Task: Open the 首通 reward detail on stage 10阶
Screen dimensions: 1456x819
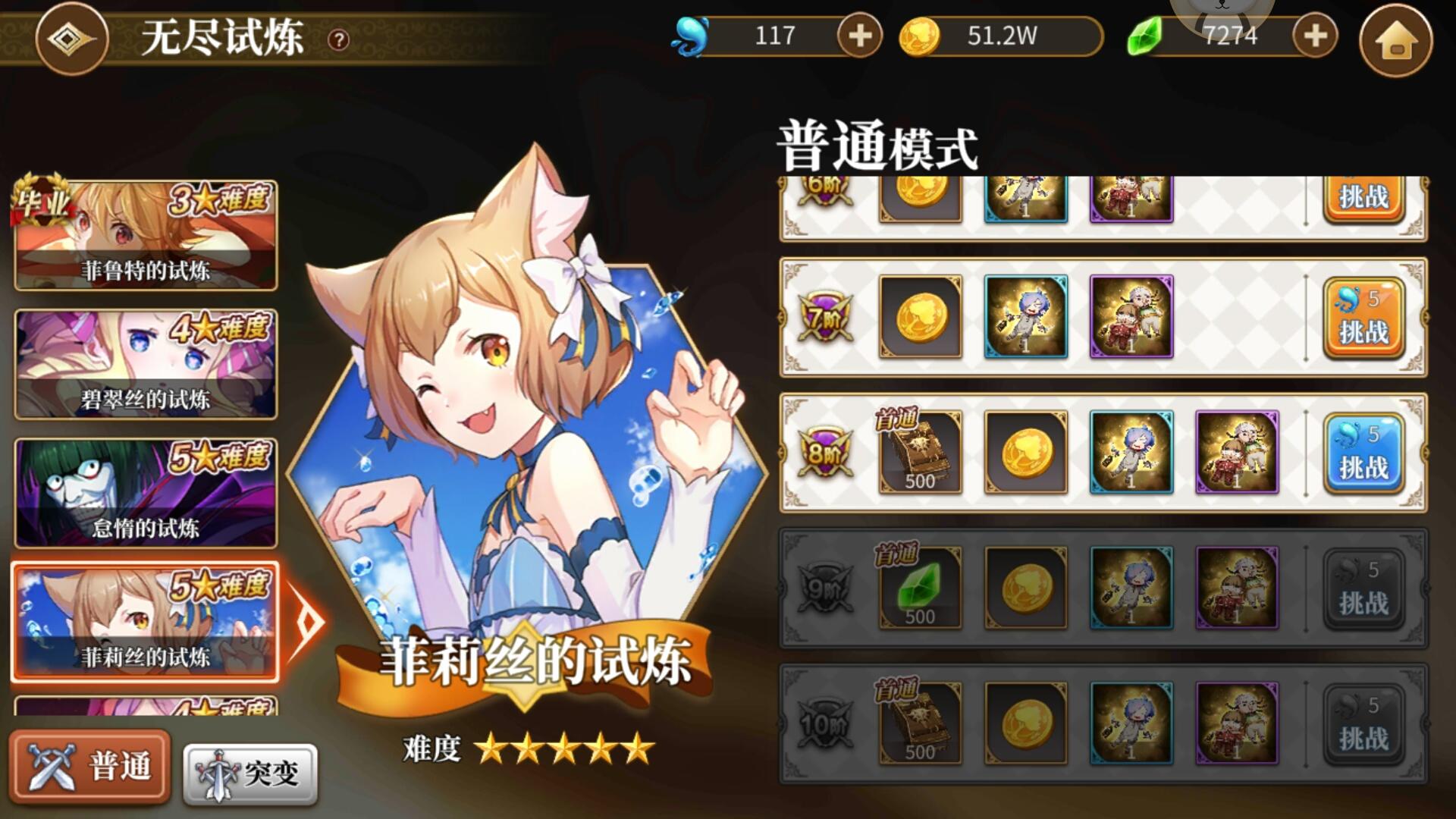Action: [919, 724]
